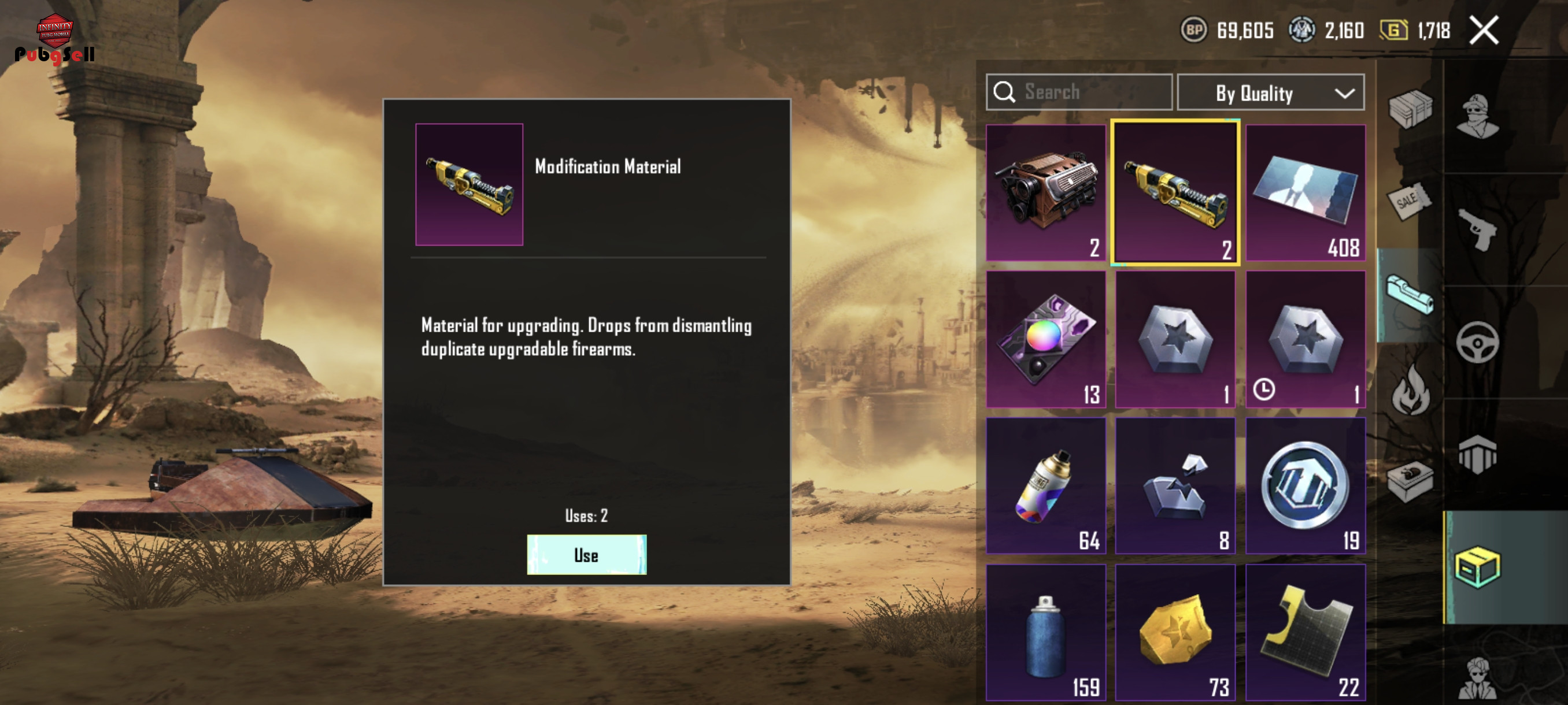The height and width of the screenshot is (705, 1568).
Task: Choose the blue round coin with 19
Action: pos(1305,485)
